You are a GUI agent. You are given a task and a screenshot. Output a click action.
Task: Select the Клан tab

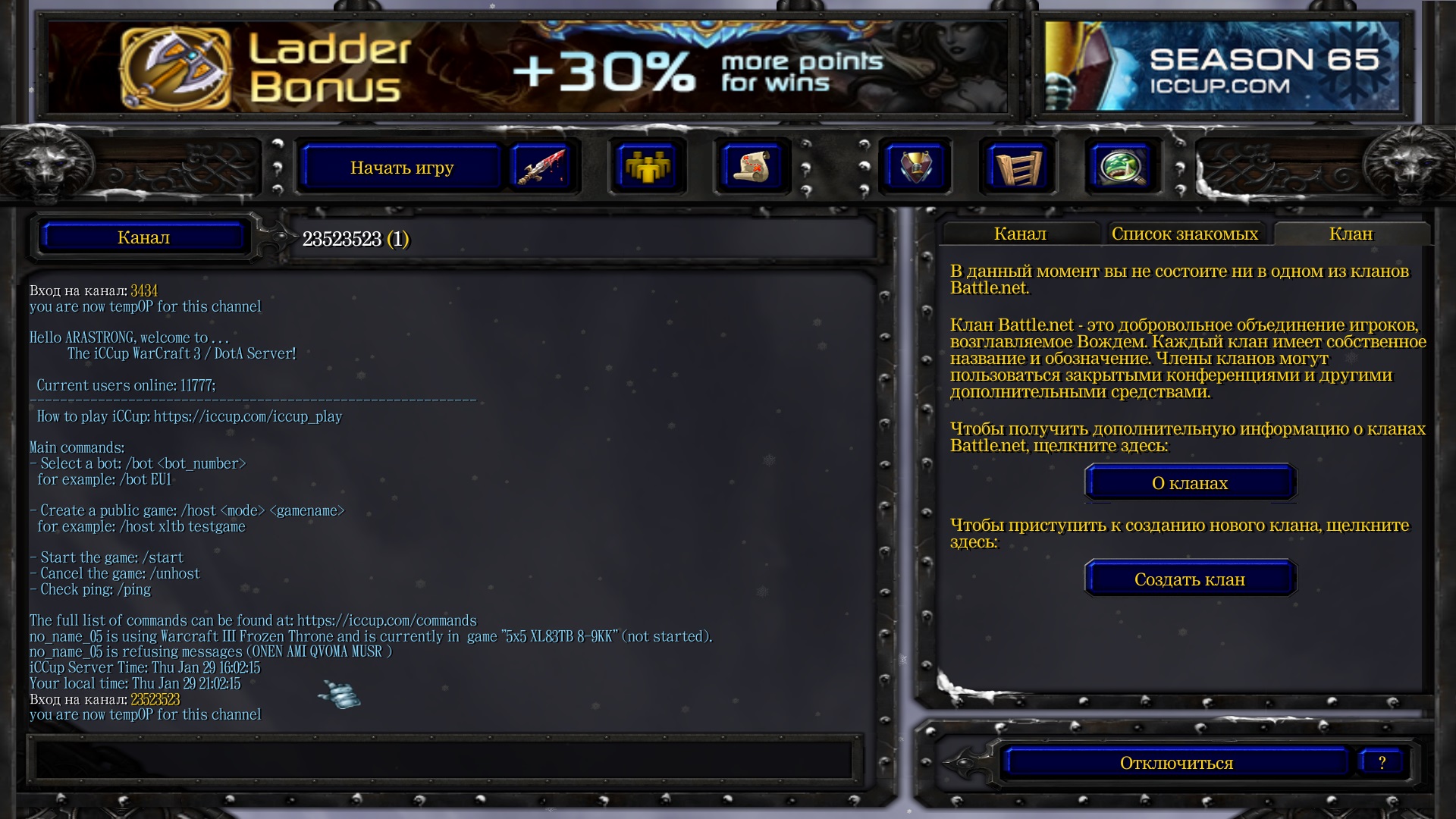(1351, 234)
